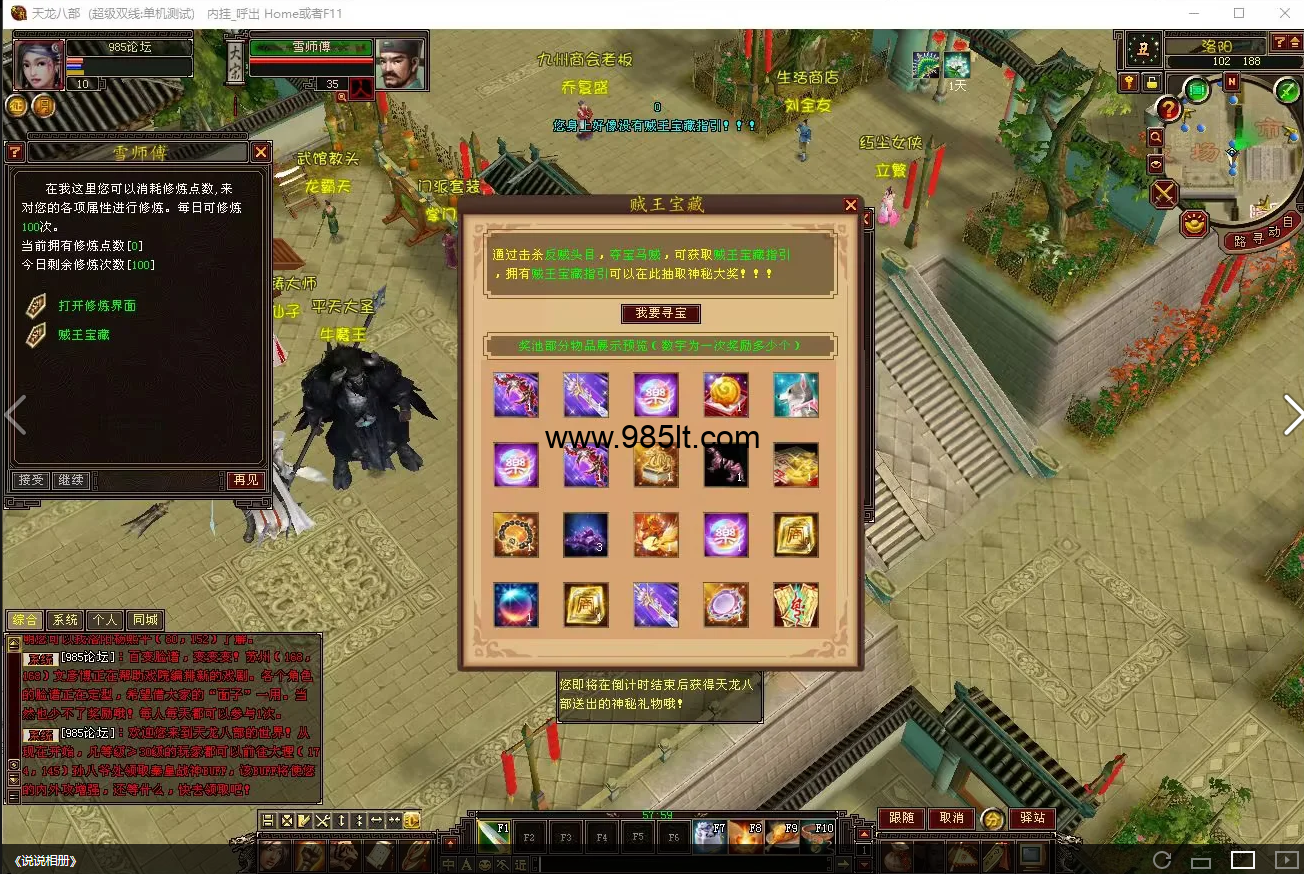Close the 贼王宝藏 treasure window

pyautogui.click(x=851, y=205)
